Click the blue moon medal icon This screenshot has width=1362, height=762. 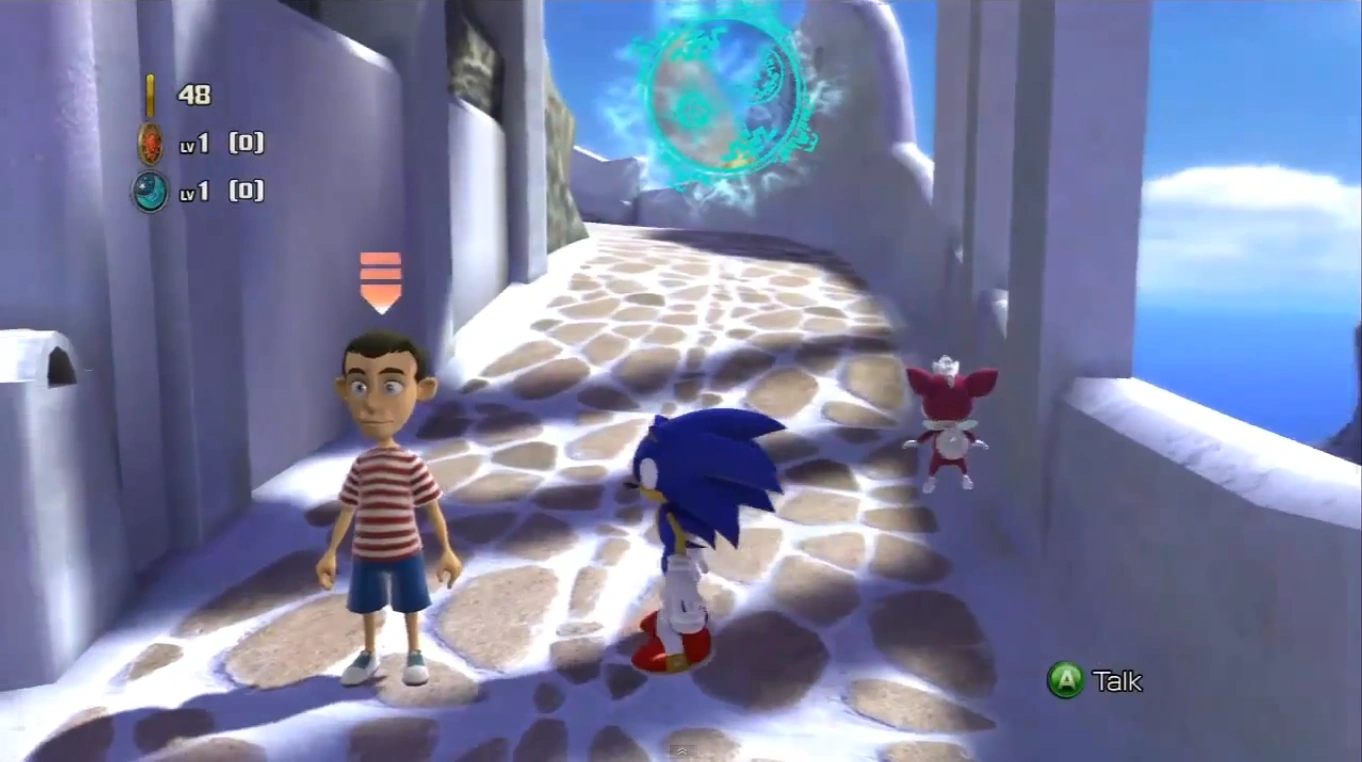[x=150, y=191]
